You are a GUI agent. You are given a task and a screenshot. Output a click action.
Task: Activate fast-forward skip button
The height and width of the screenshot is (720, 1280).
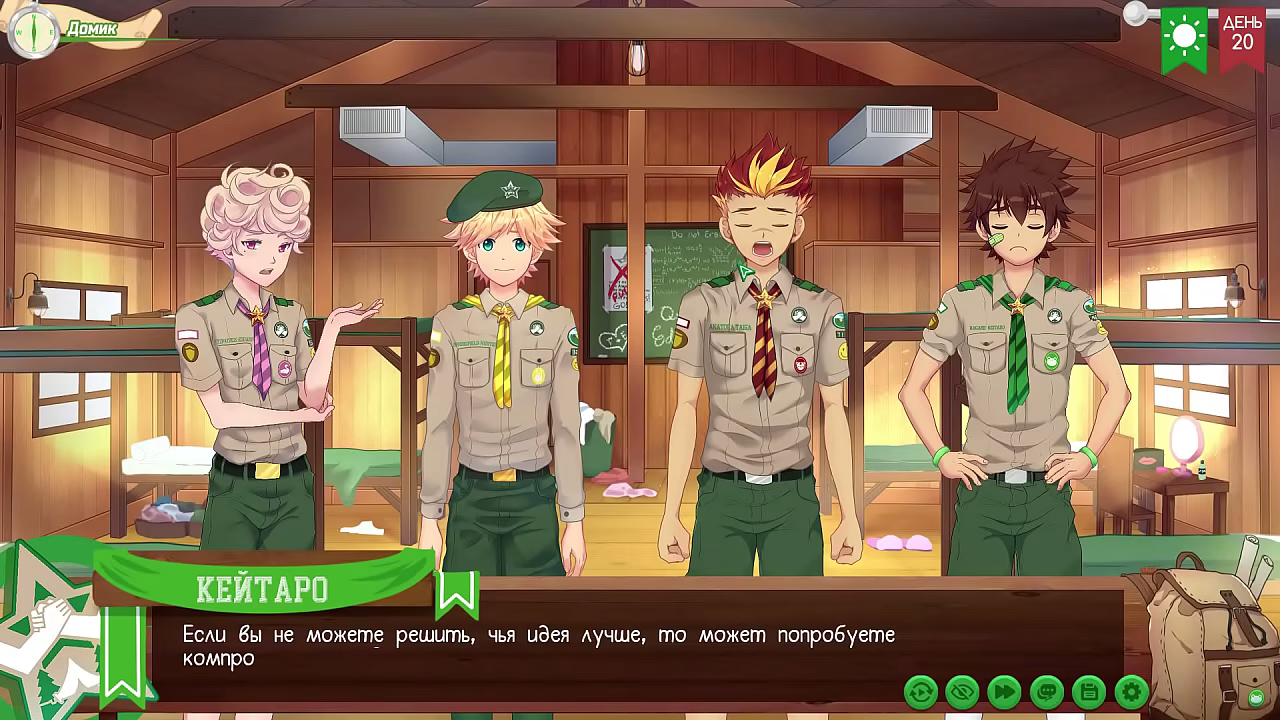(x=1004, y=691)
